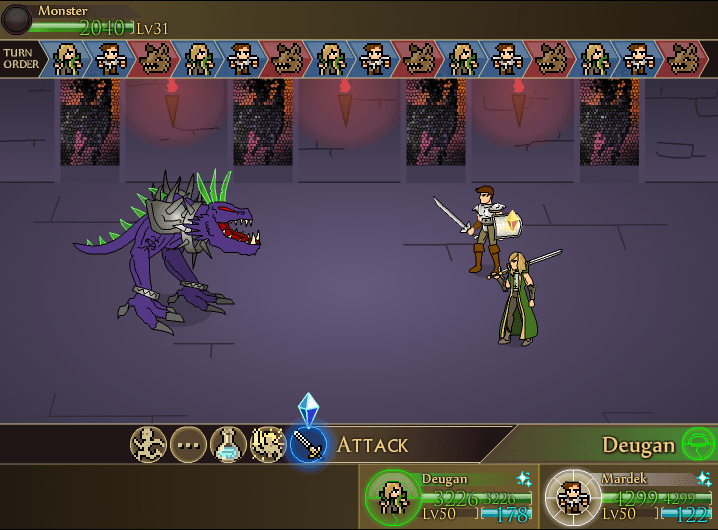Open the sparkling figure skills command
Viewport: 718px width, 530px height.
pyautogui.click(x=268, y=444)
